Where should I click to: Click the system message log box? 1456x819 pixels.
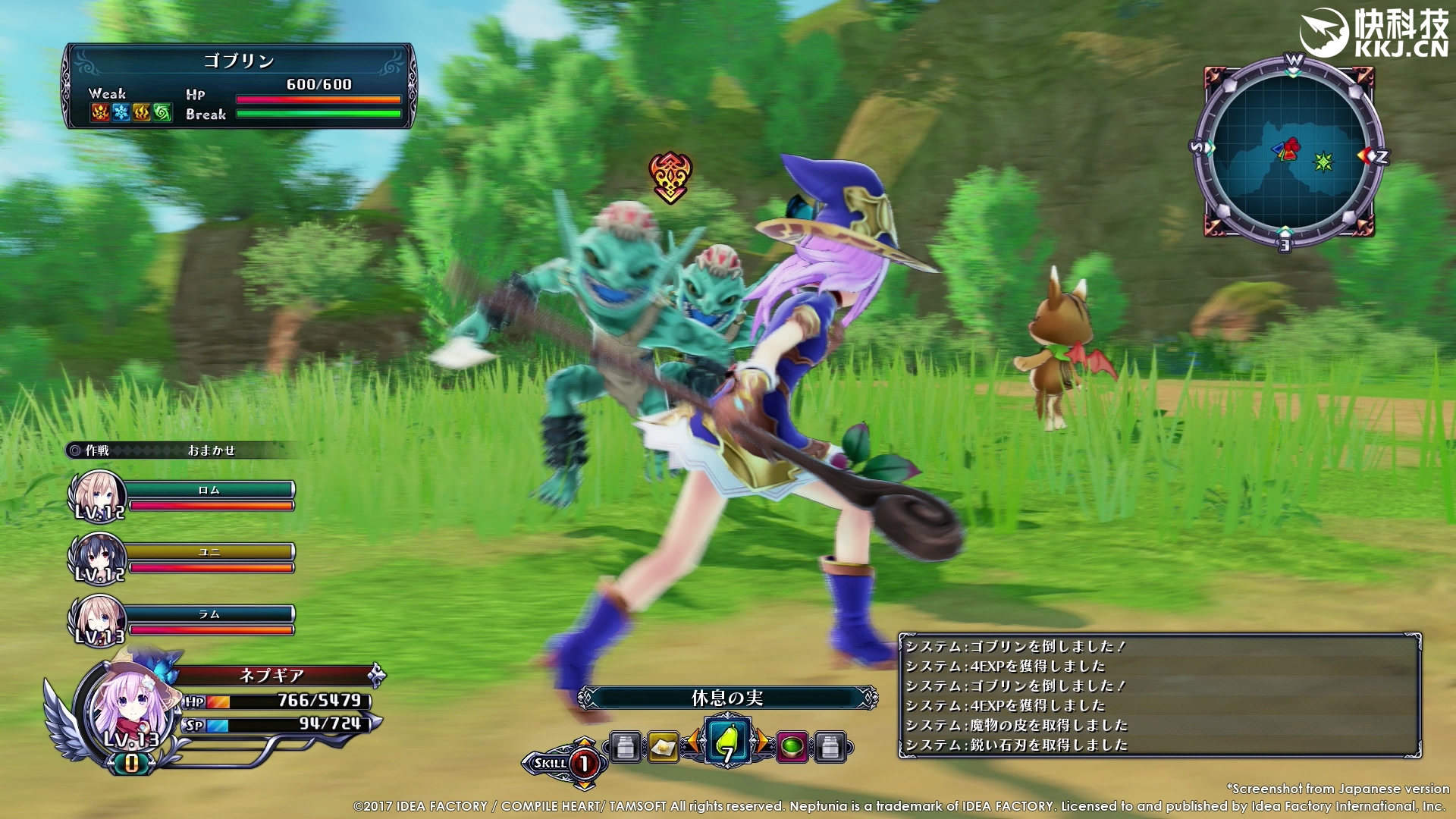click(1159, 695)
